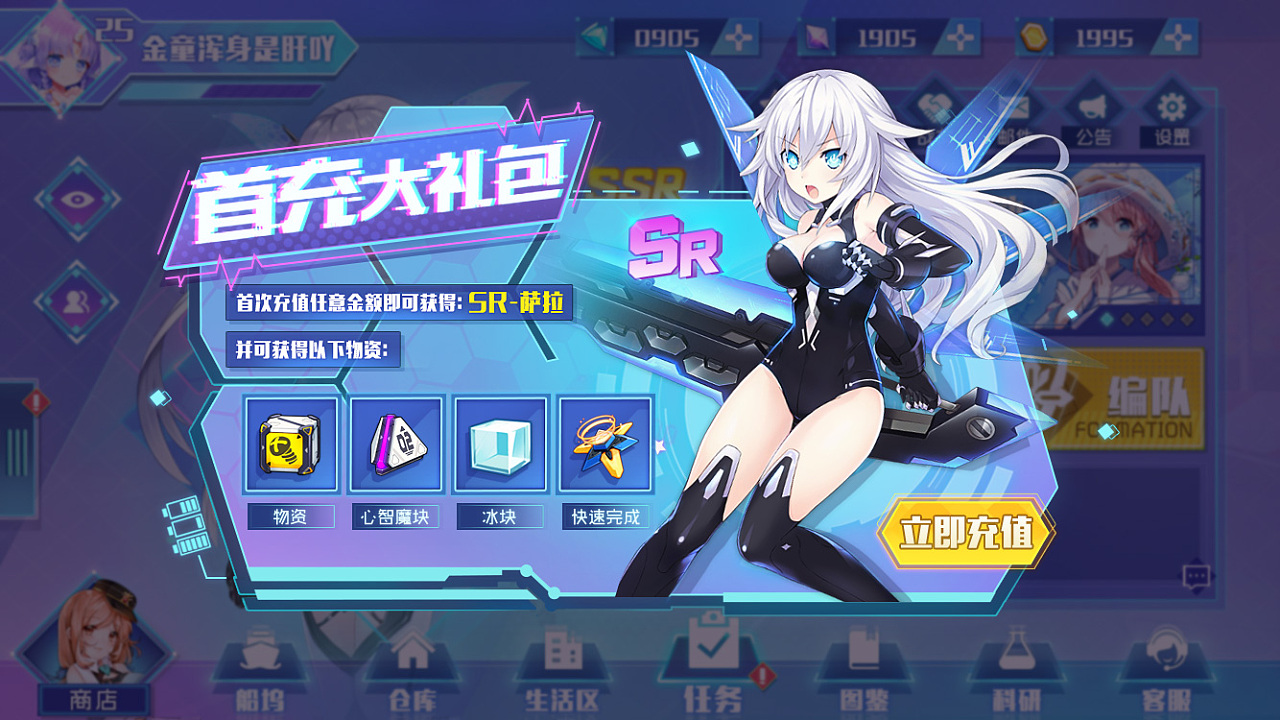
Task: Go to the 仓库 warehouse
Action: (410, 670)
